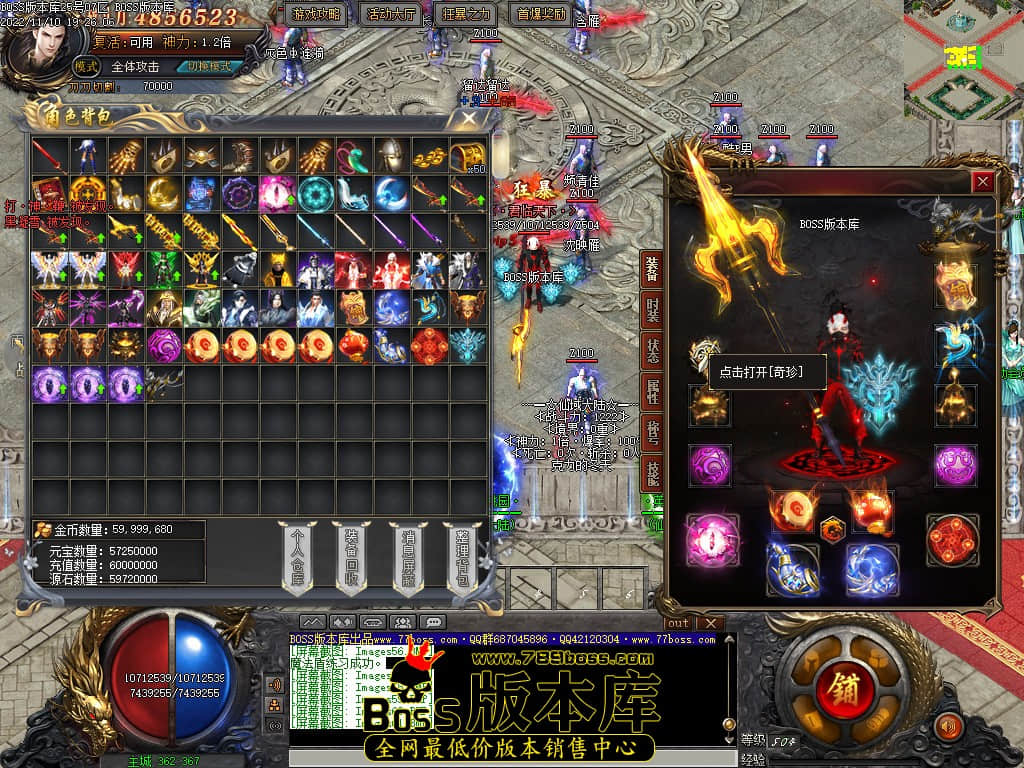Close the character equipment panel
The height and width of the screenshot is (768, 1024).
[983, 182]
